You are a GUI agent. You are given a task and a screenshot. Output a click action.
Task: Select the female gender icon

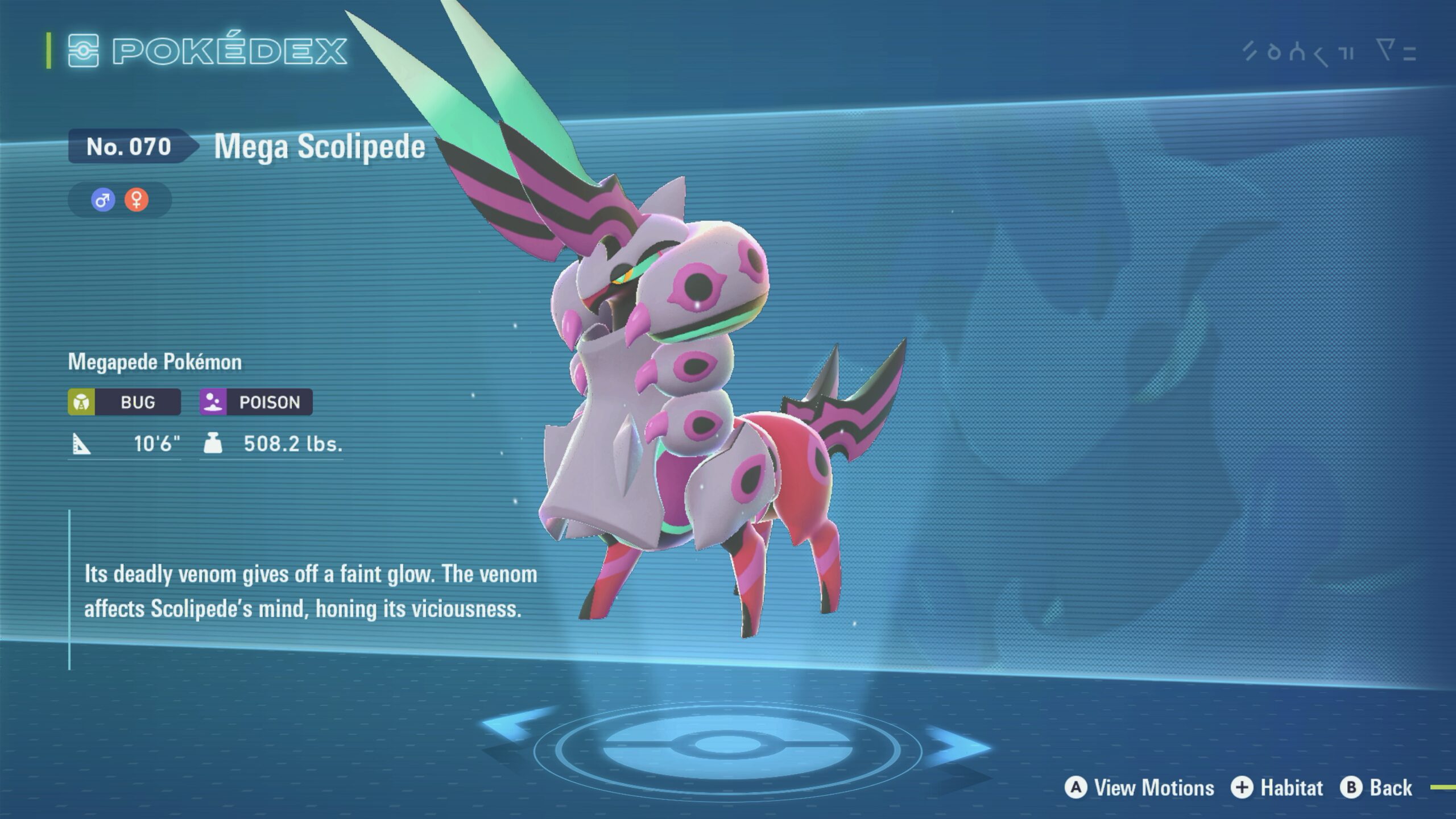[x=136, y=200]
